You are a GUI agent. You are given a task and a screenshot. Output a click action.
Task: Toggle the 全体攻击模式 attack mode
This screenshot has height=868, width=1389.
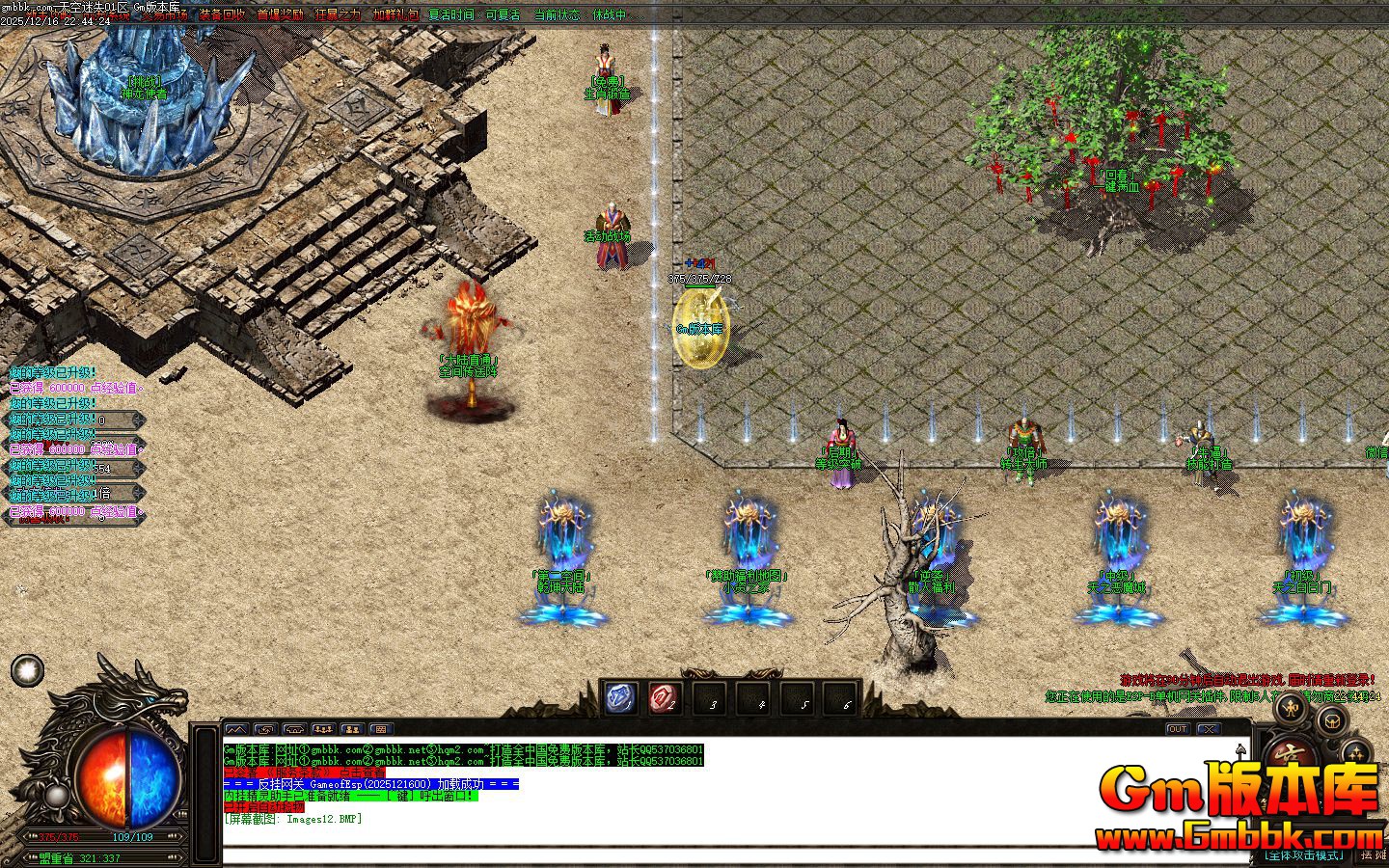click(x=1305, y=854)
